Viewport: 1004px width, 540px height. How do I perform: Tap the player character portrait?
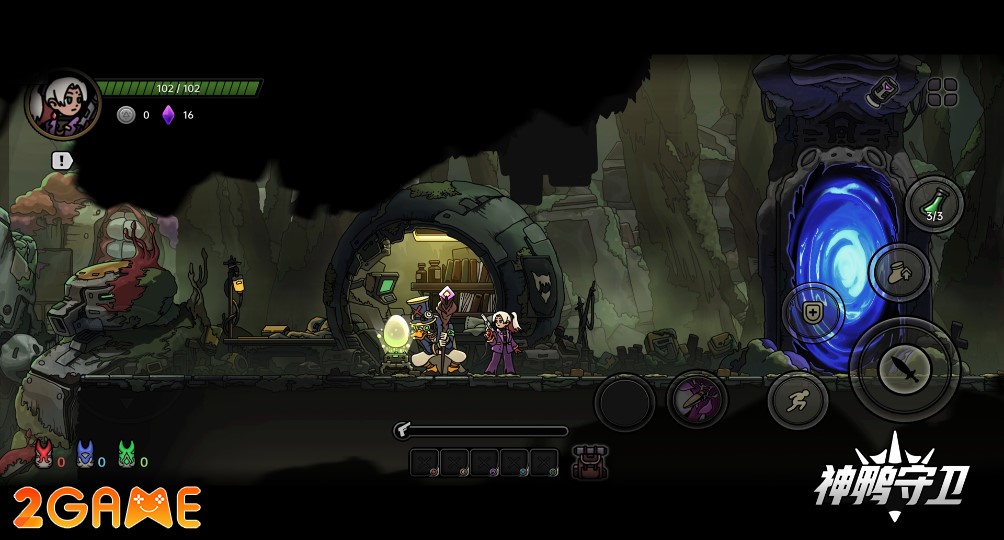[62, 104]
